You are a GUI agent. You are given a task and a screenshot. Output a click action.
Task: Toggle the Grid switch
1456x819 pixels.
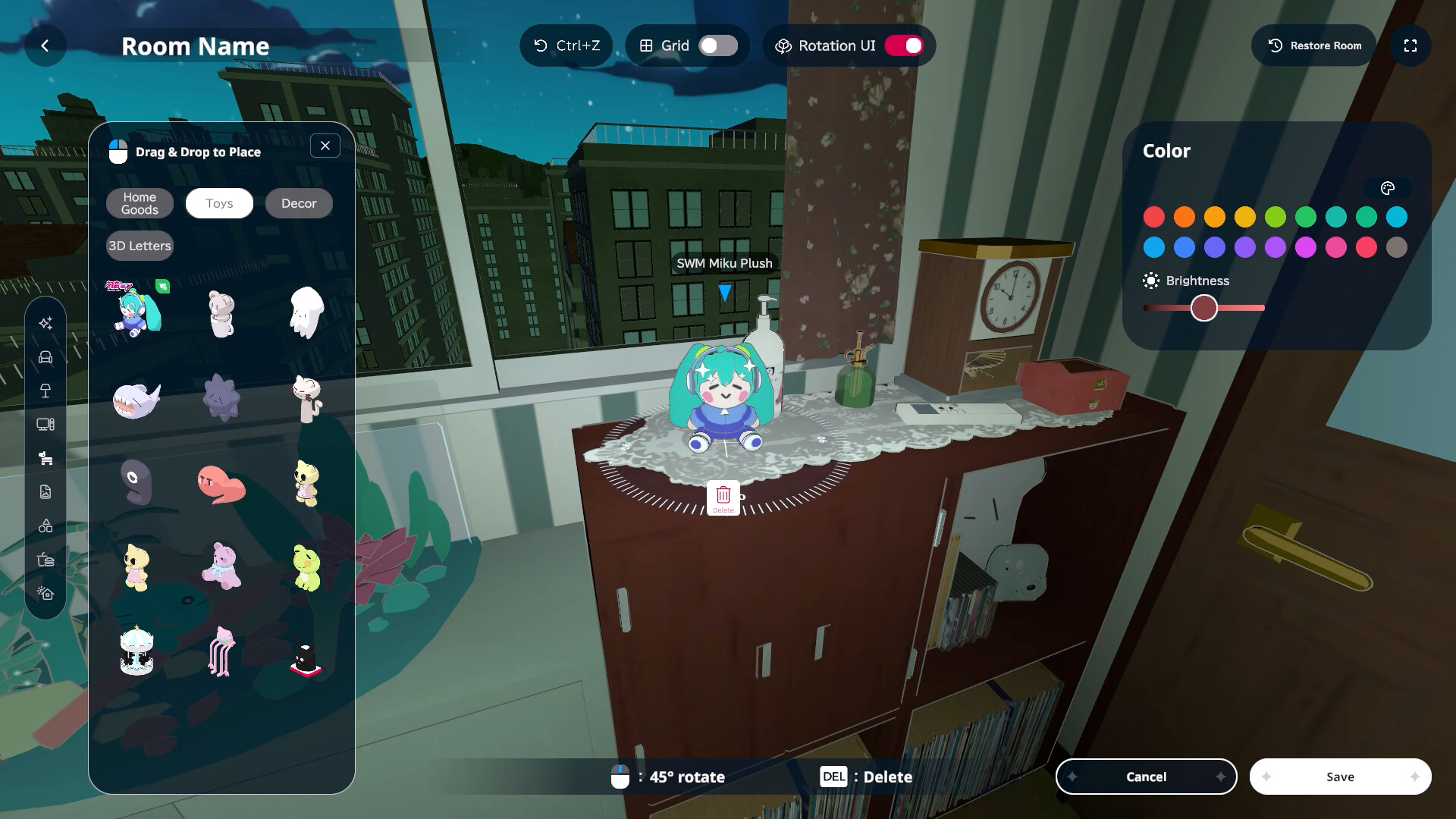(717, 46)
